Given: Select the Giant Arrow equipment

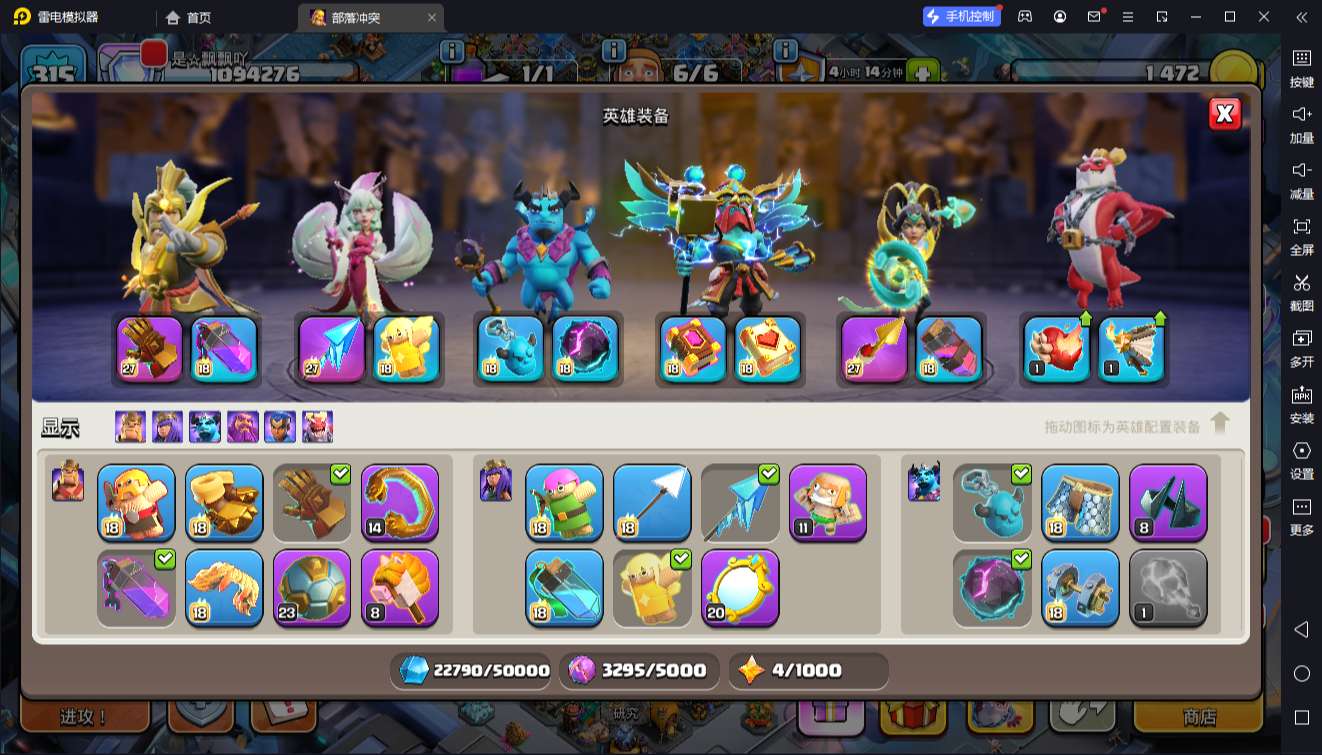Looking at the screenshot, I should [652, 503].
